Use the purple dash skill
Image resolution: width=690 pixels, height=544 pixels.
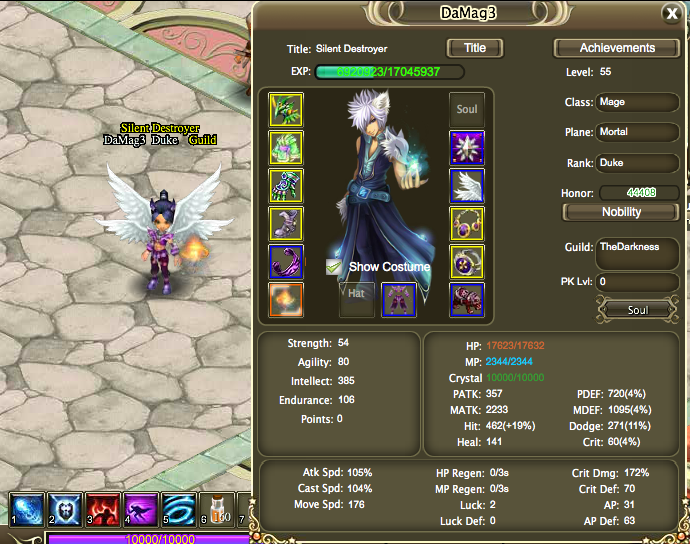[141, 508]
